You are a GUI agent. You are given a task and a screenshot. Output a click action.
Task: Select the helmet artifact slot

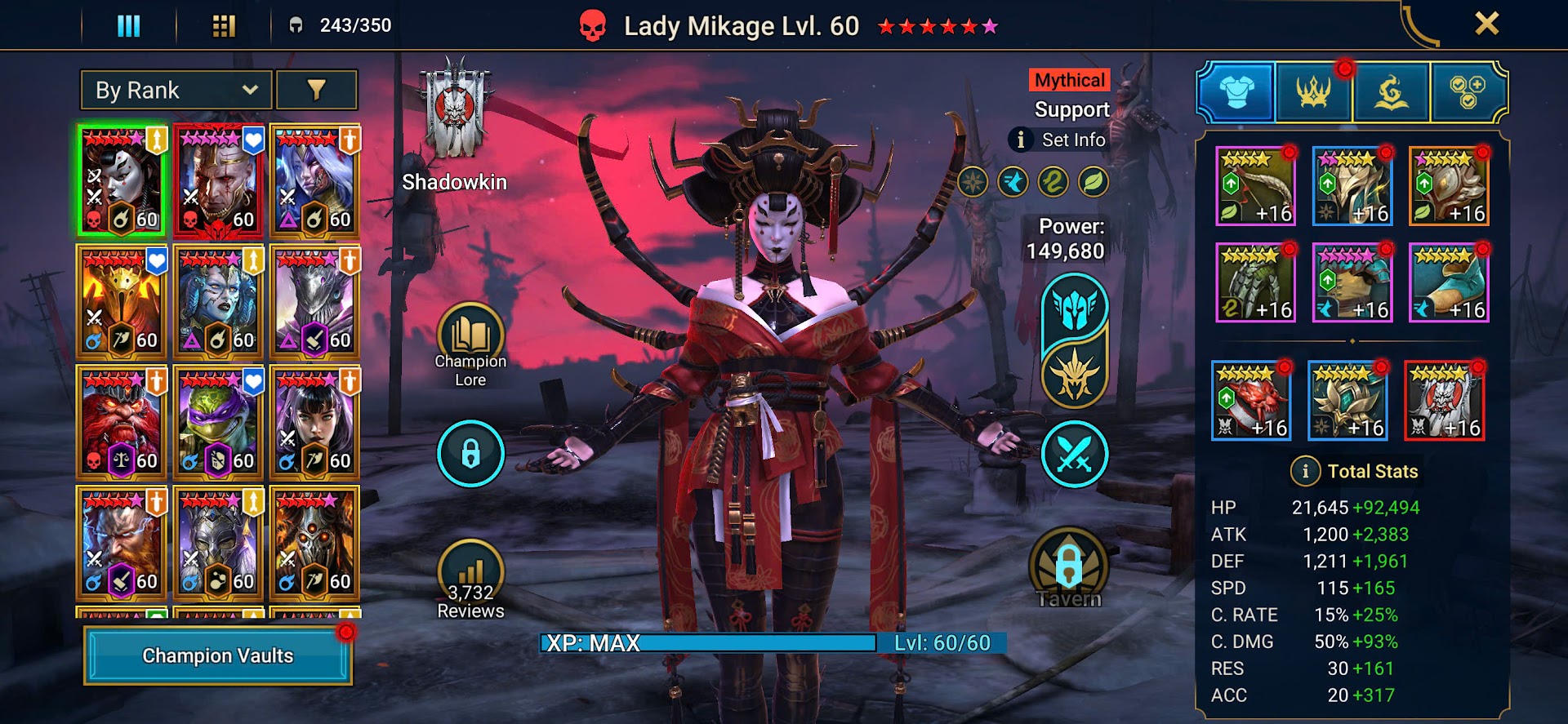tap(1352, 187)
